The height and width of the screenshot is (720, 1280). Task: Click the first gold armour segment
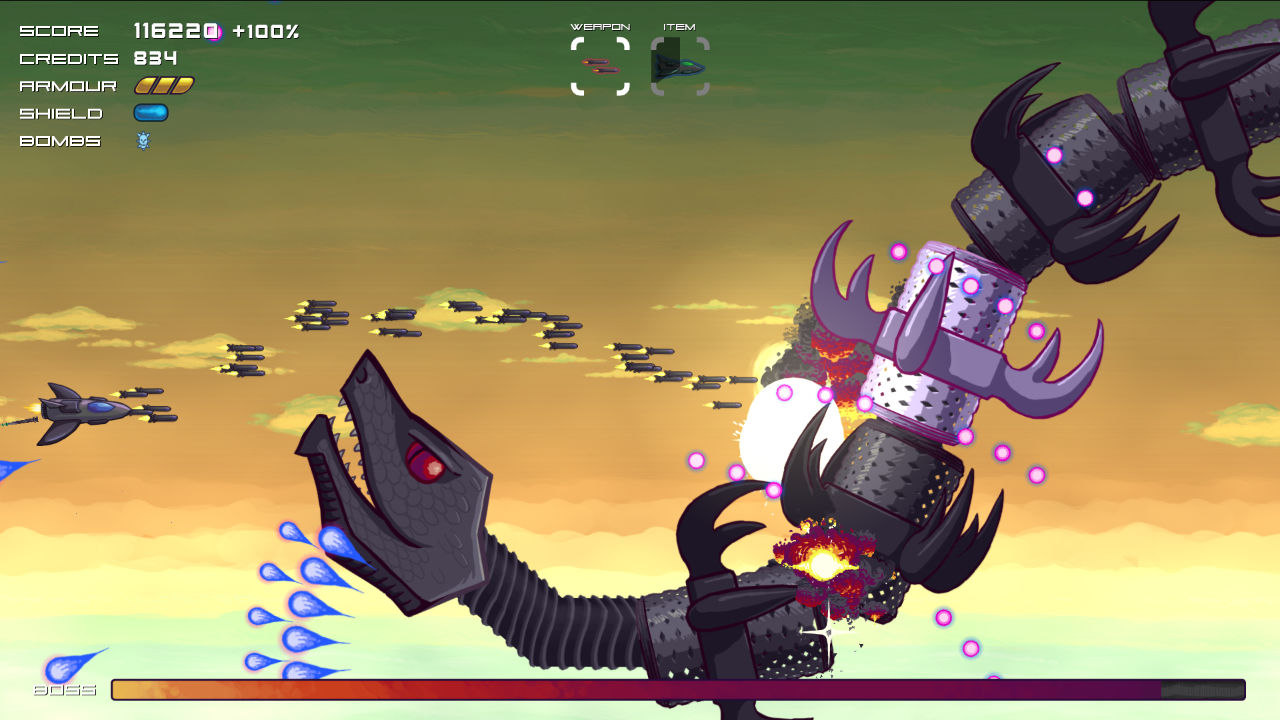[x=142, y=85]
